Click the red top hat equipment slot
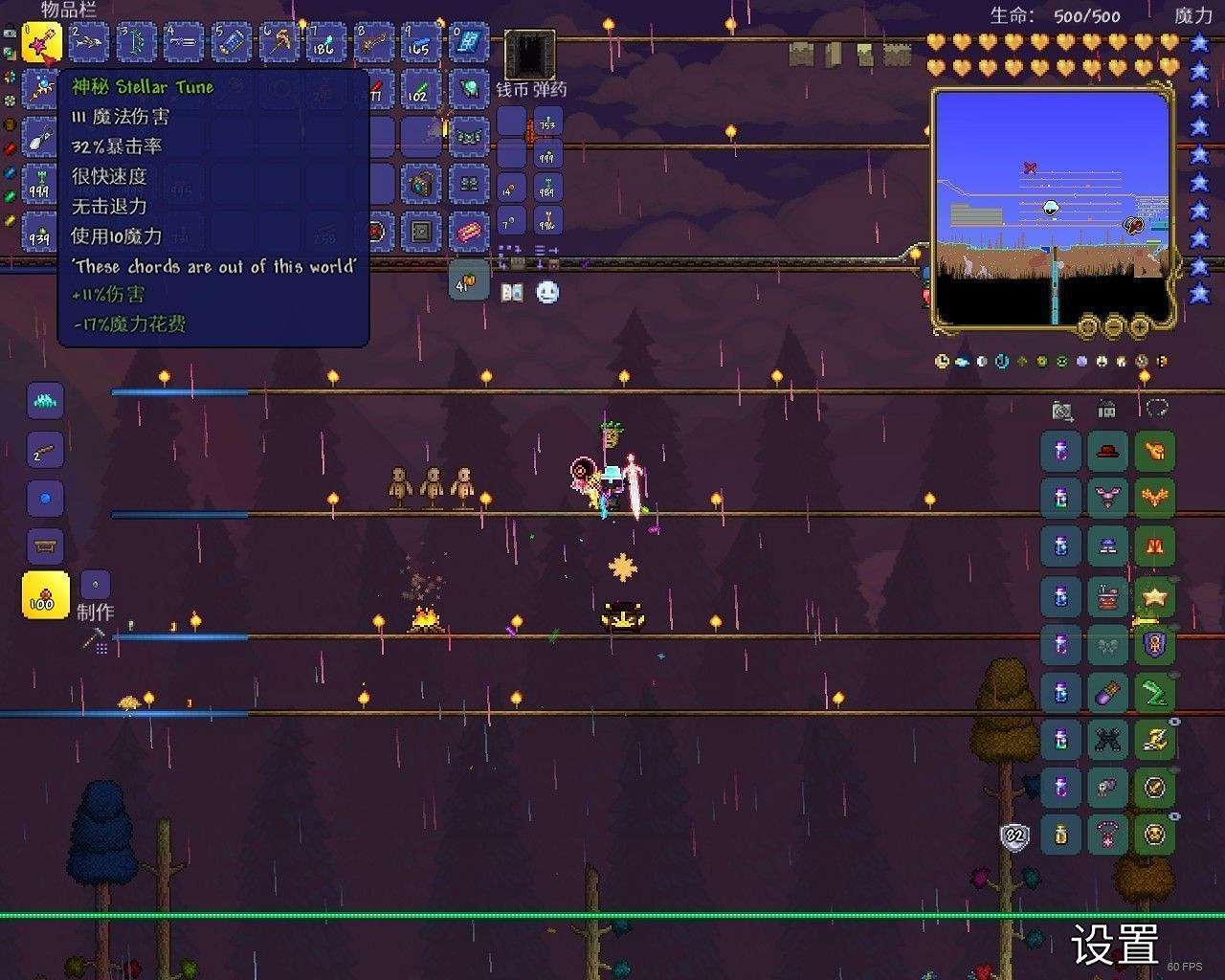 click(x=1107, y=451)
